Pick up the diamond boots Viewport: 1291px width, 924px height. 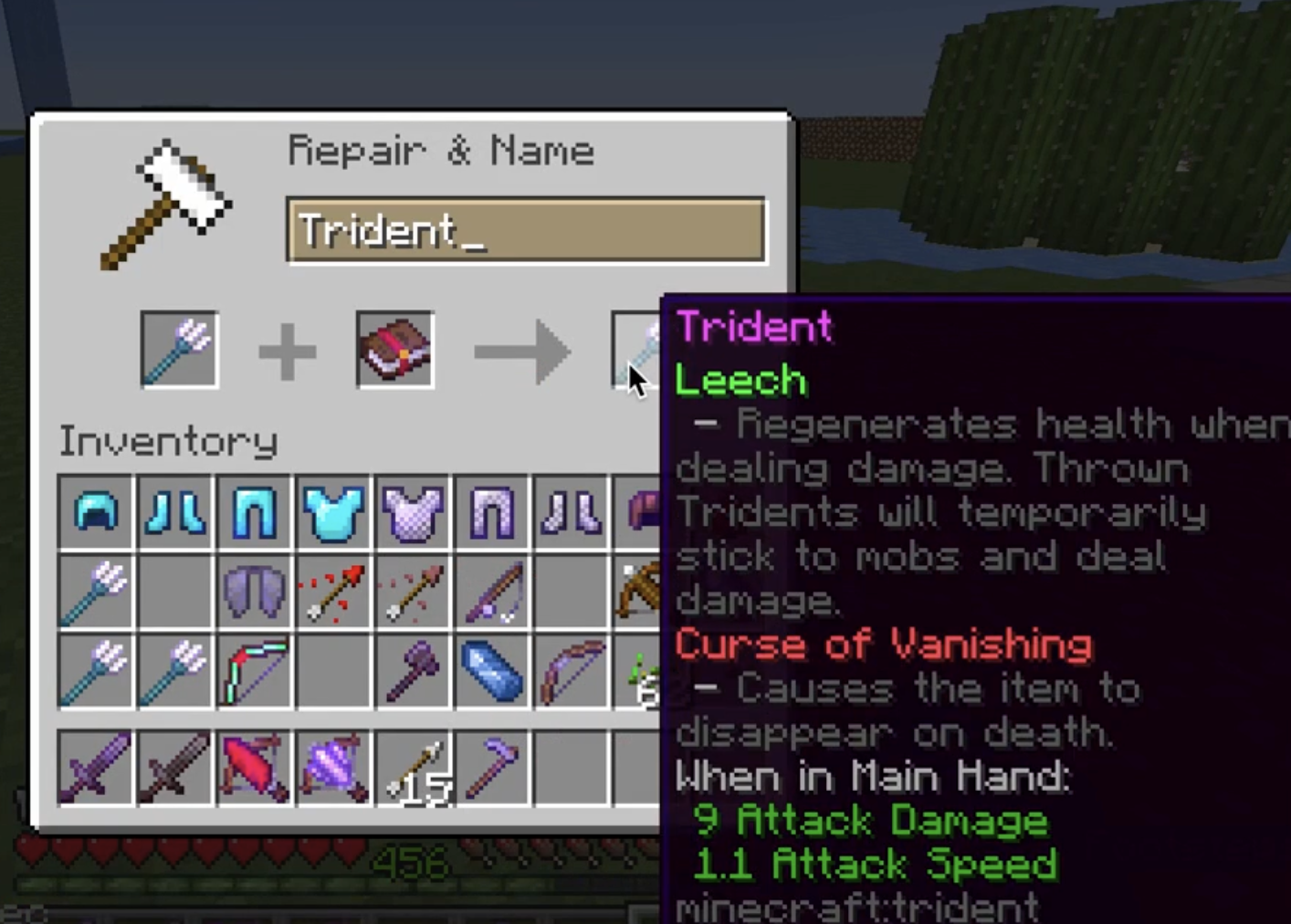[175, 512]
